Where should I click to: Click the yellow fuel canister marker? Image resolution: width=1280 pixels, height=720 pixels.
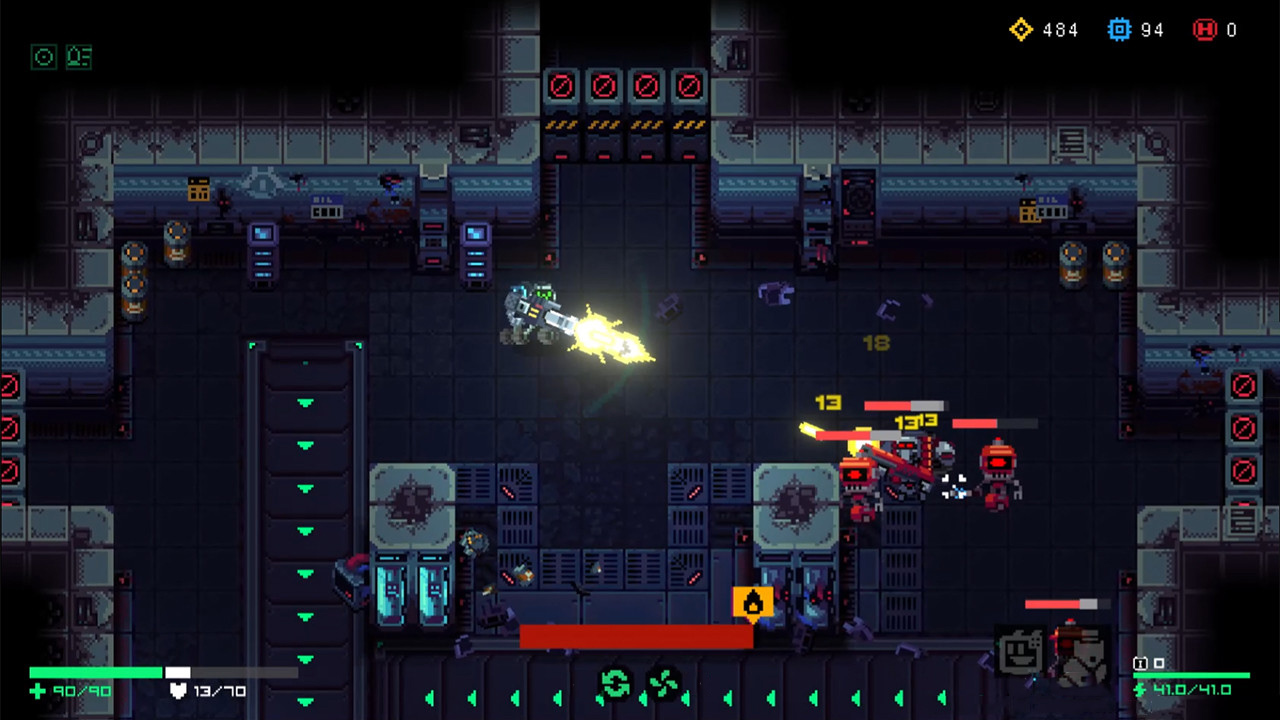[752, 602]
